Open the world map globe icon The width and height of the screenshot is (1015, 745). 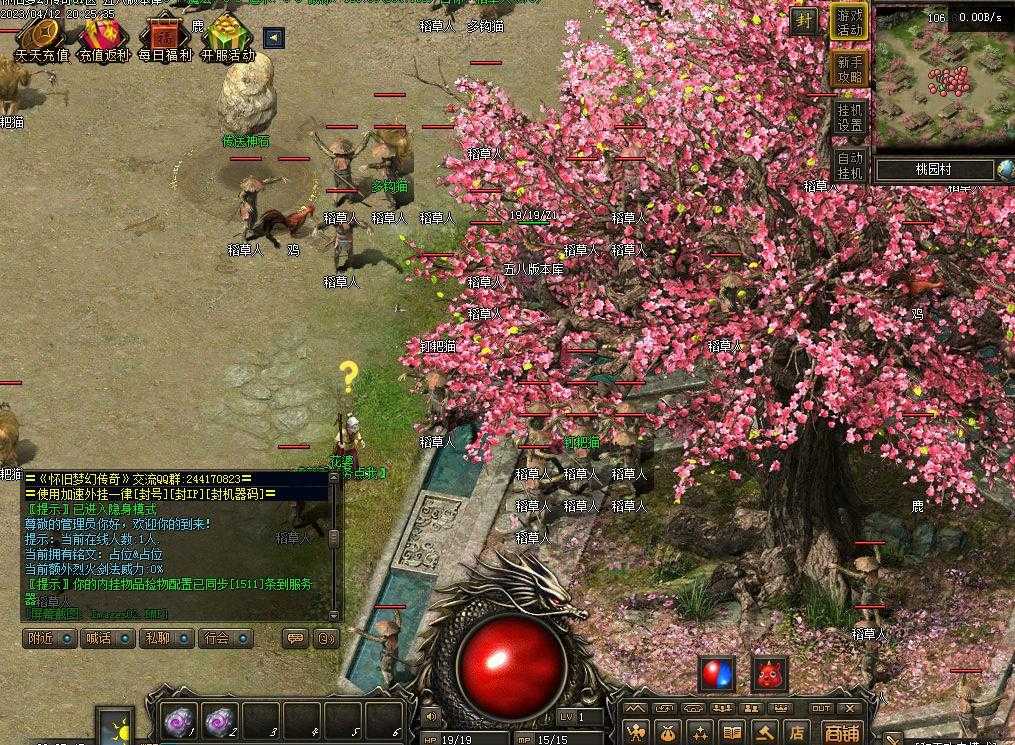point(1005,170)
